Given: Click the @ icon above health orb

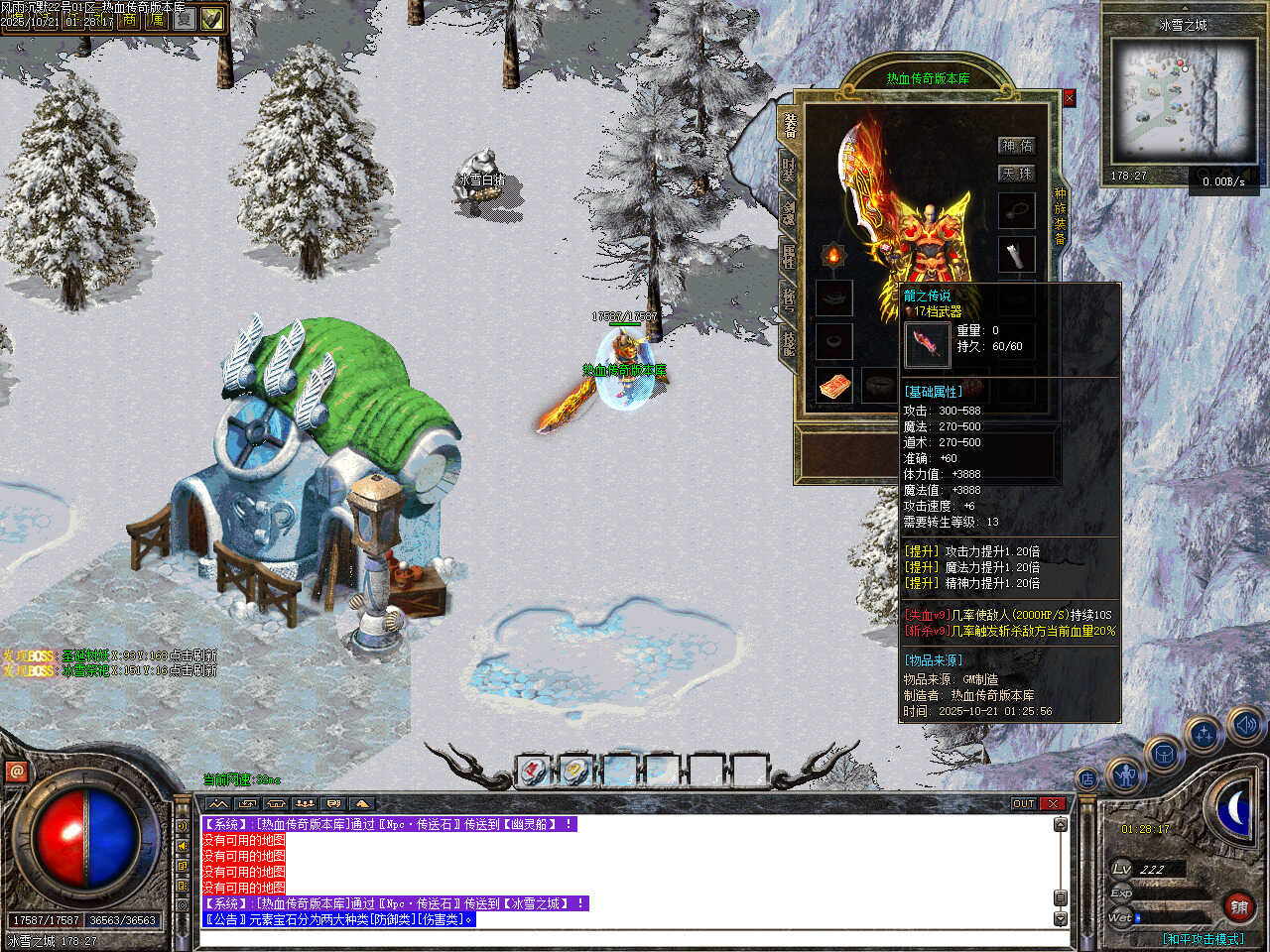Looking at the screenshot, I should (16, 771).
